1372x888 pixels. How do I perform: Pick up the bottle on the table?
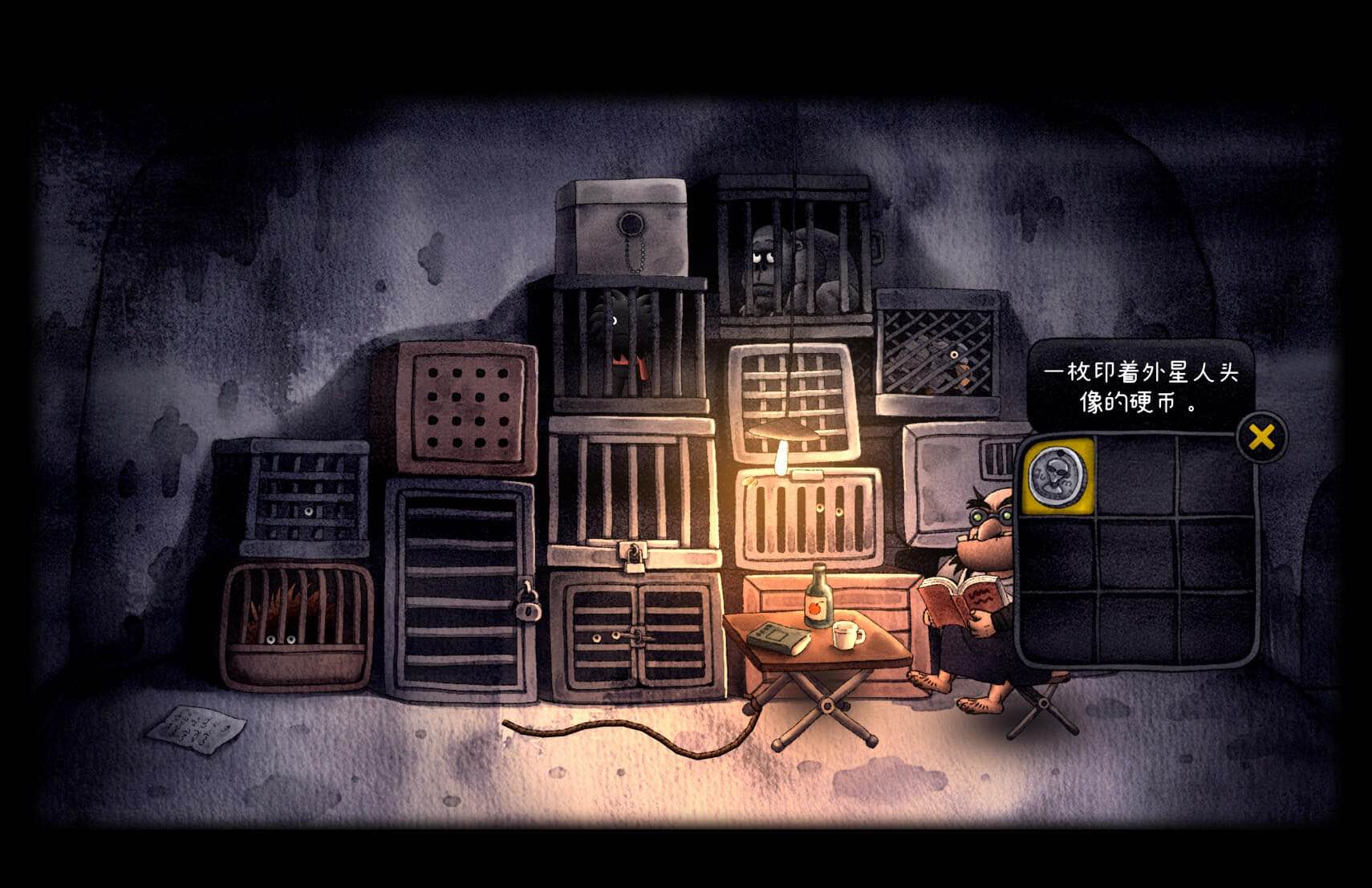coord(819,600)
